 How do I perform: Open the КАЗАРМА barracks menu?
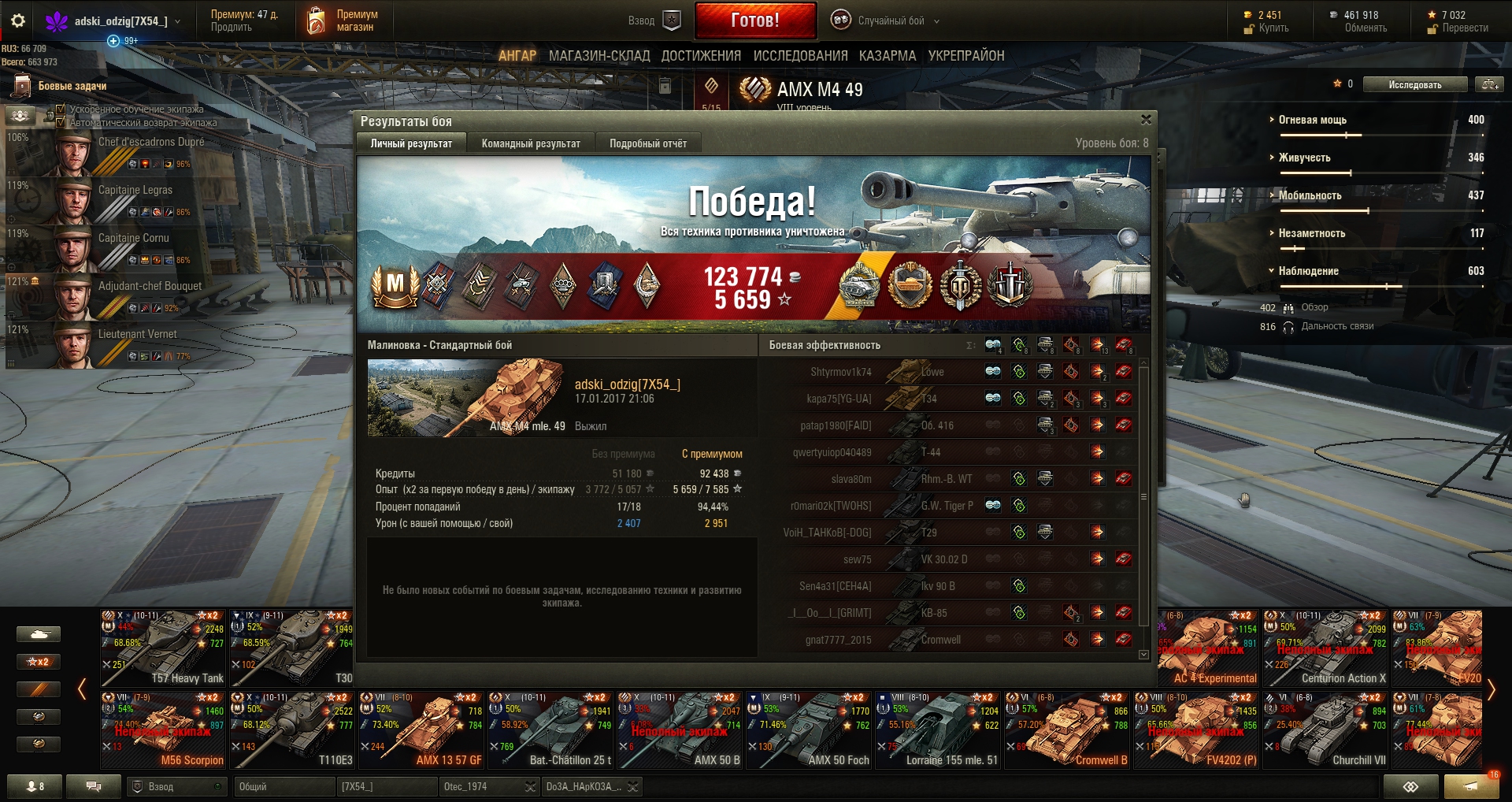[x=888, y=56]
